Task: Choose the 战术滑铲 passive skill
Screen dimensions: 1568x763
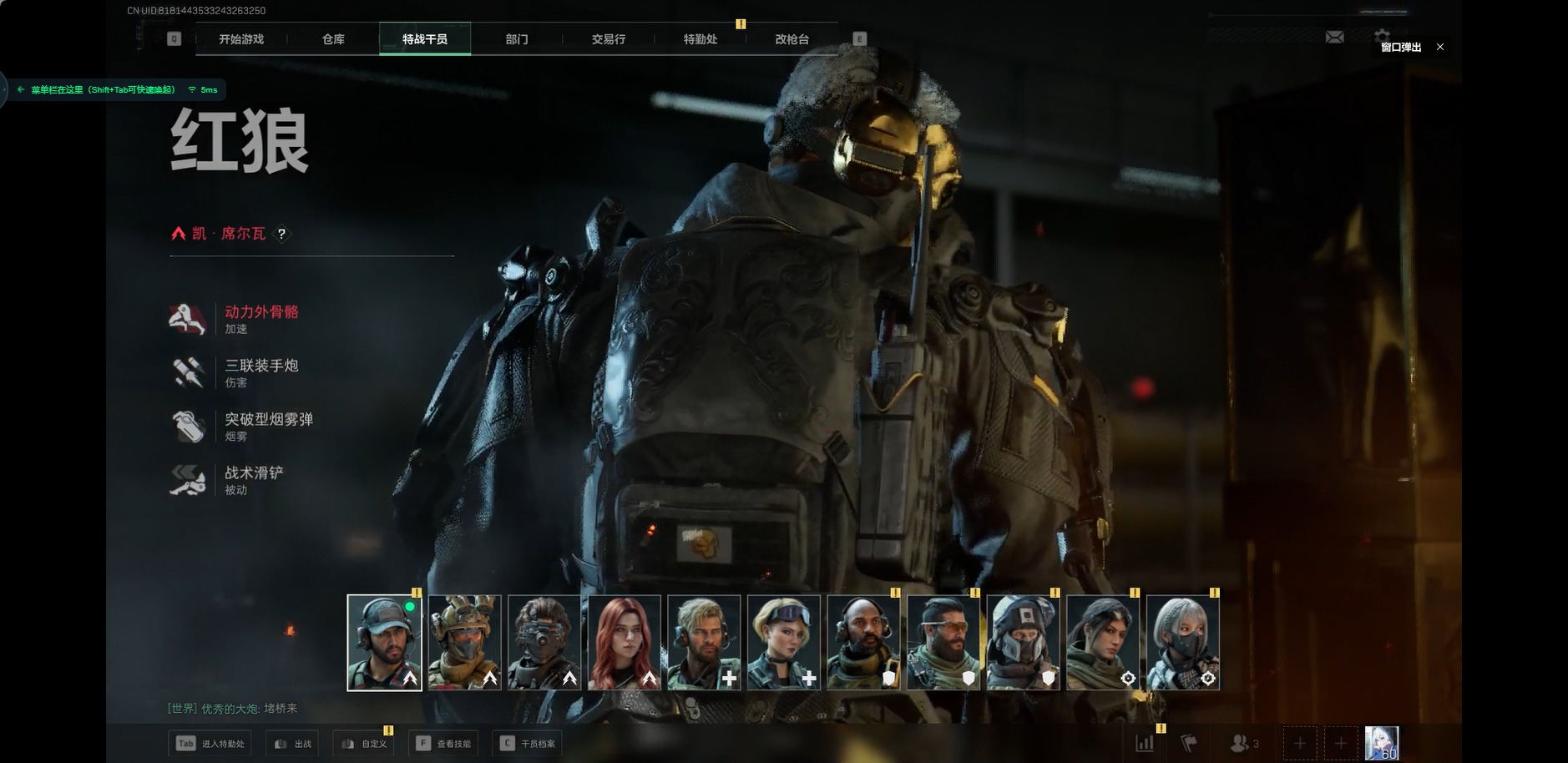Action: (253, 479)
